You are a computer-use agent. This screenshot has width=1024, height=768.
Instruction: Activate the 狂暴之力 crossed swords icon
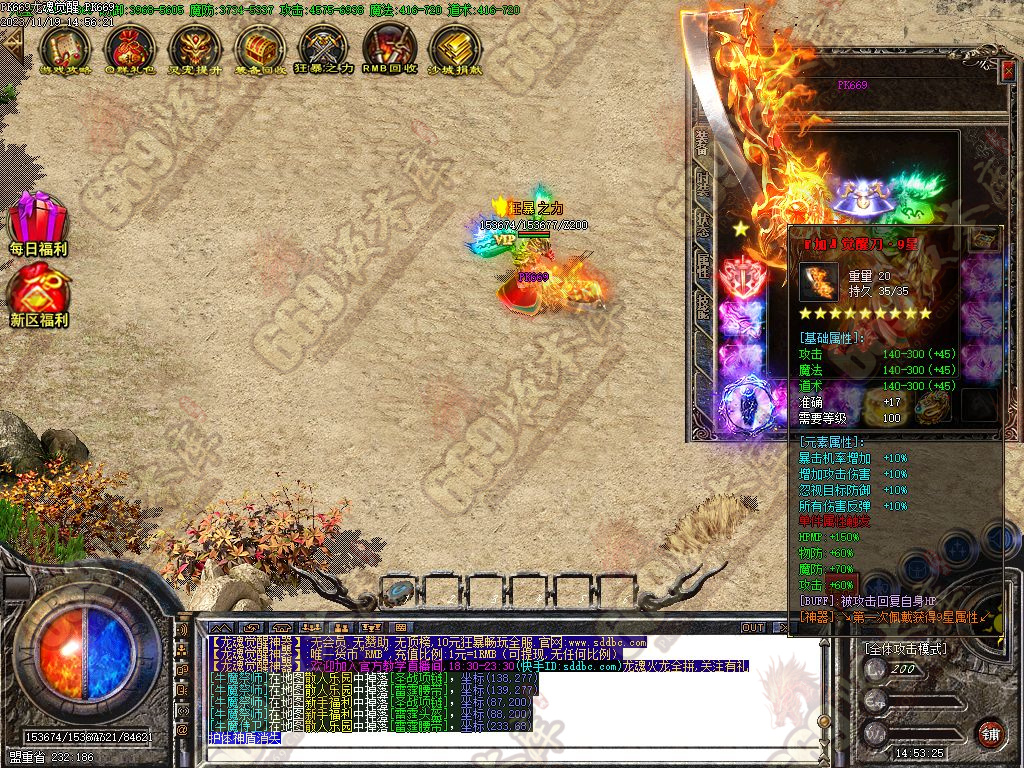[x=324, y=46]
